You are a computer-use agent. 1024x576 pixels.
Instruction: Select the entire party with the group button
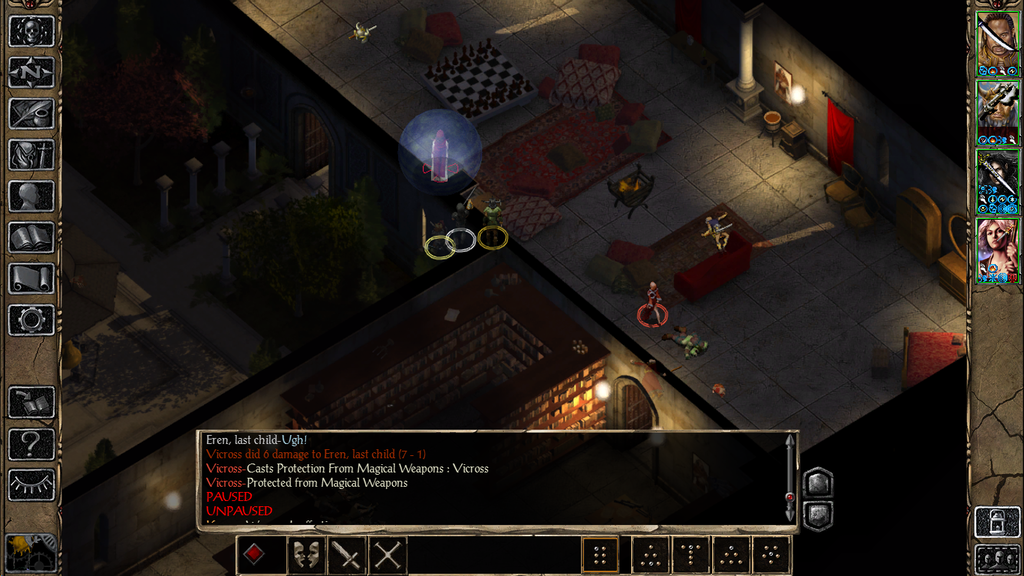pos(997,558)
